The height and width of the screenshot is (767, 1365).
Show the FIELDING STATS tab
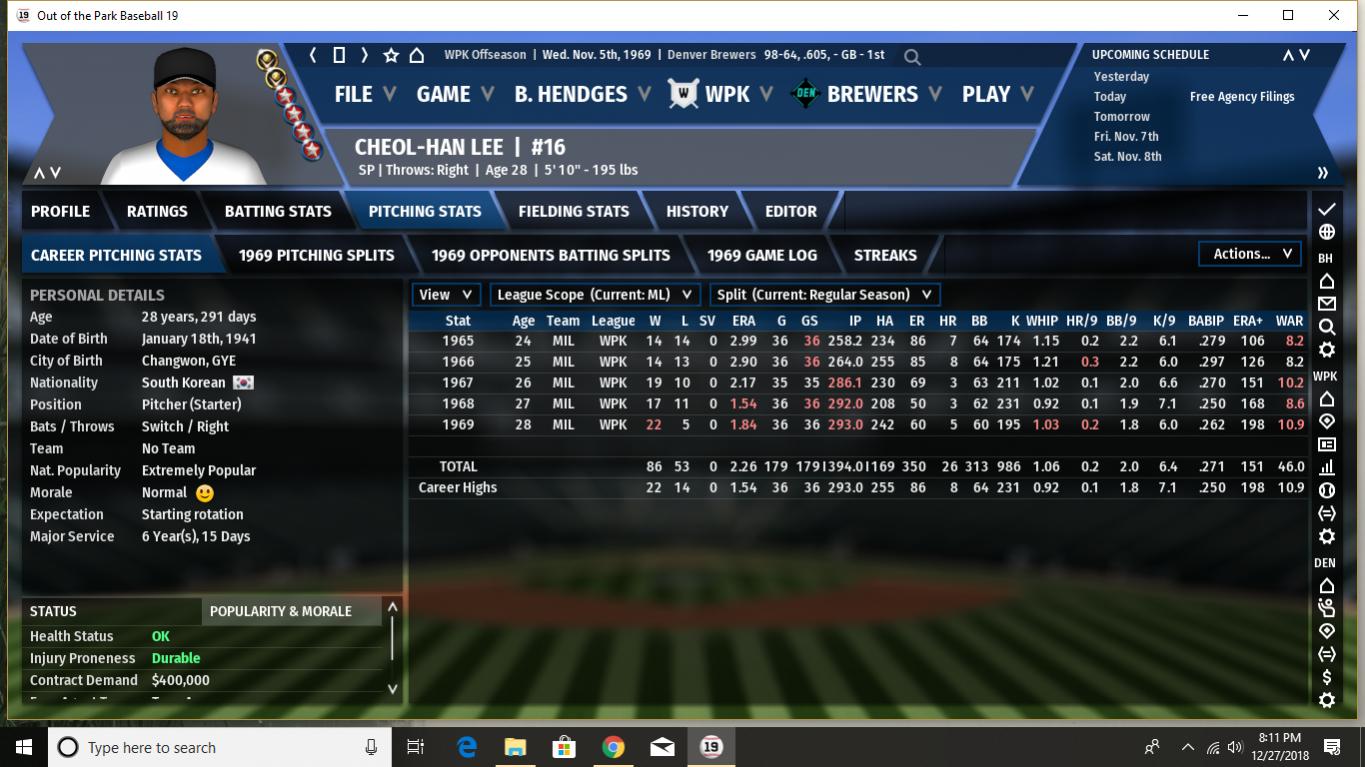pyautogui.click(x=573, y=211)
